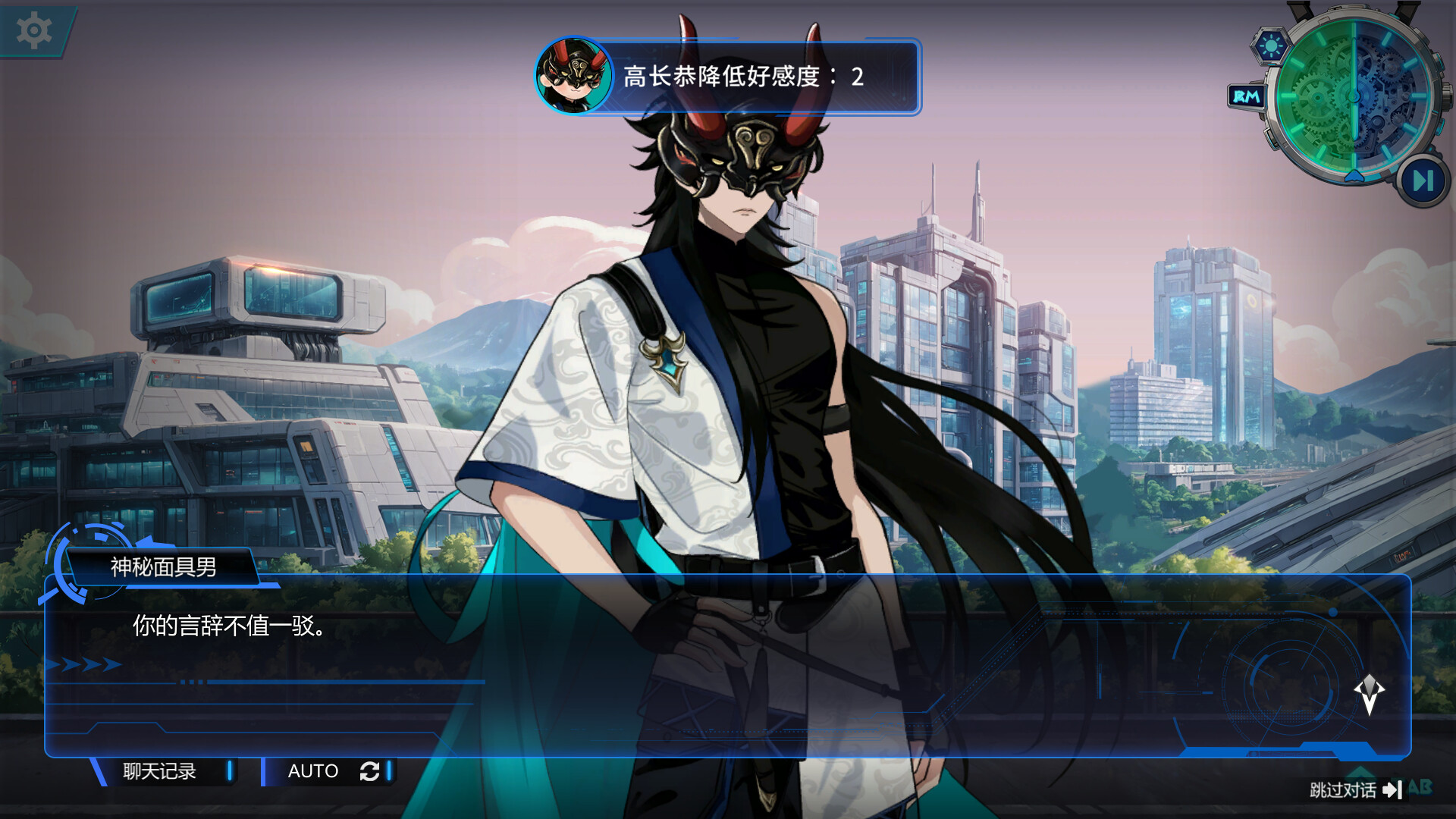Open the settings gear menu
This screenshot has height=819, width=1456.
(x=34, y=31)
